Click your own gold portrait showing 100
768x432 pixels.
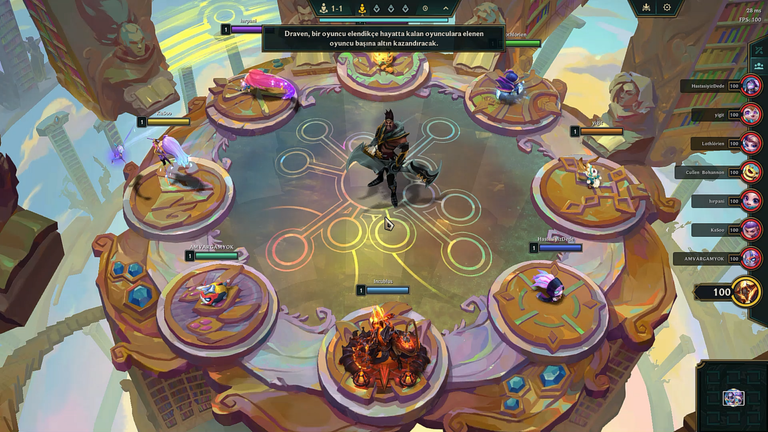coord(746,292)
